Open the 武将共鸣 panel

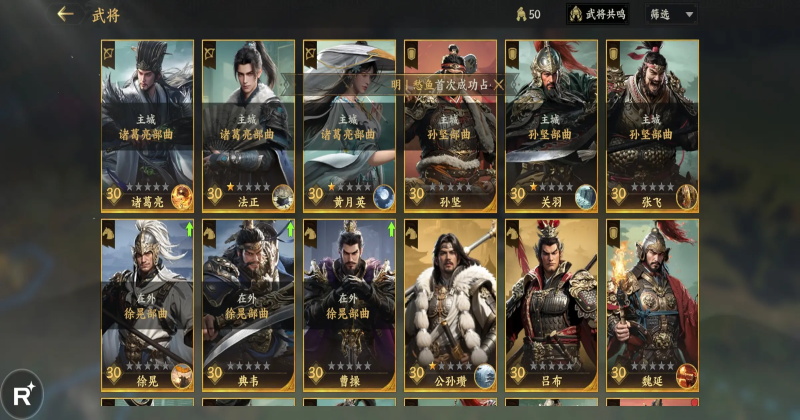point(598,14)
